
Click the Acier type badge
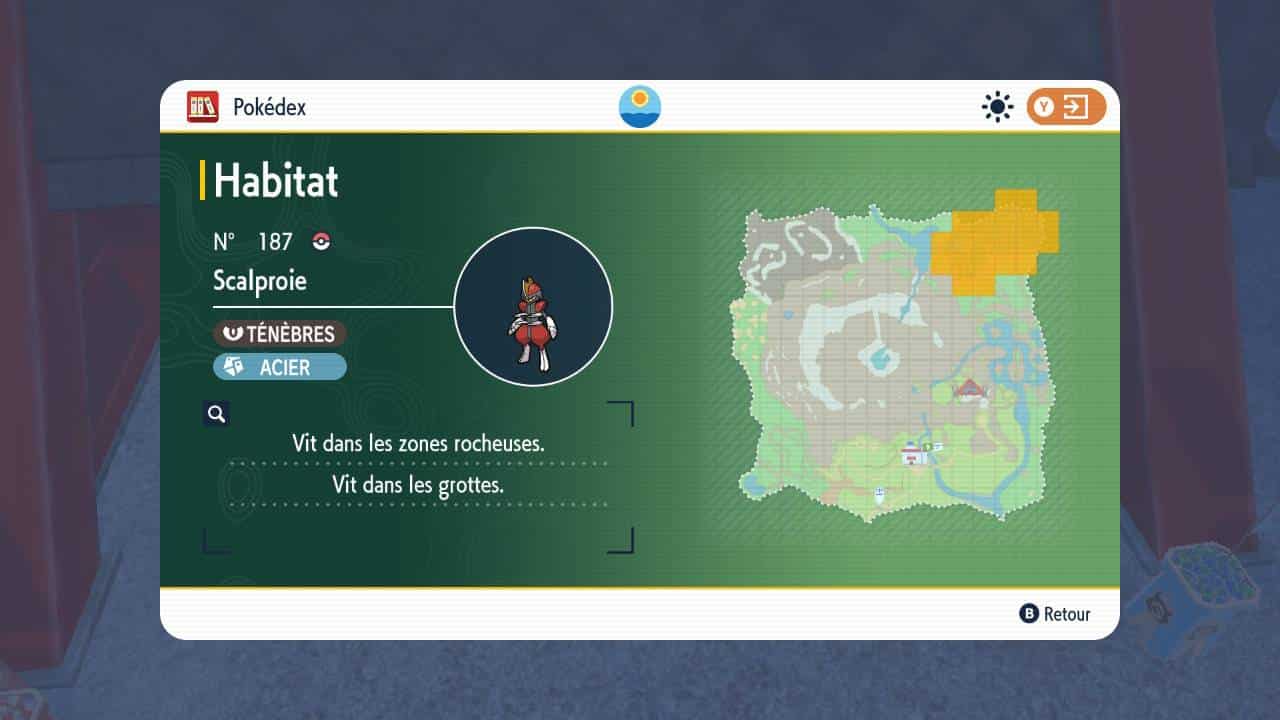coord(280,367)
